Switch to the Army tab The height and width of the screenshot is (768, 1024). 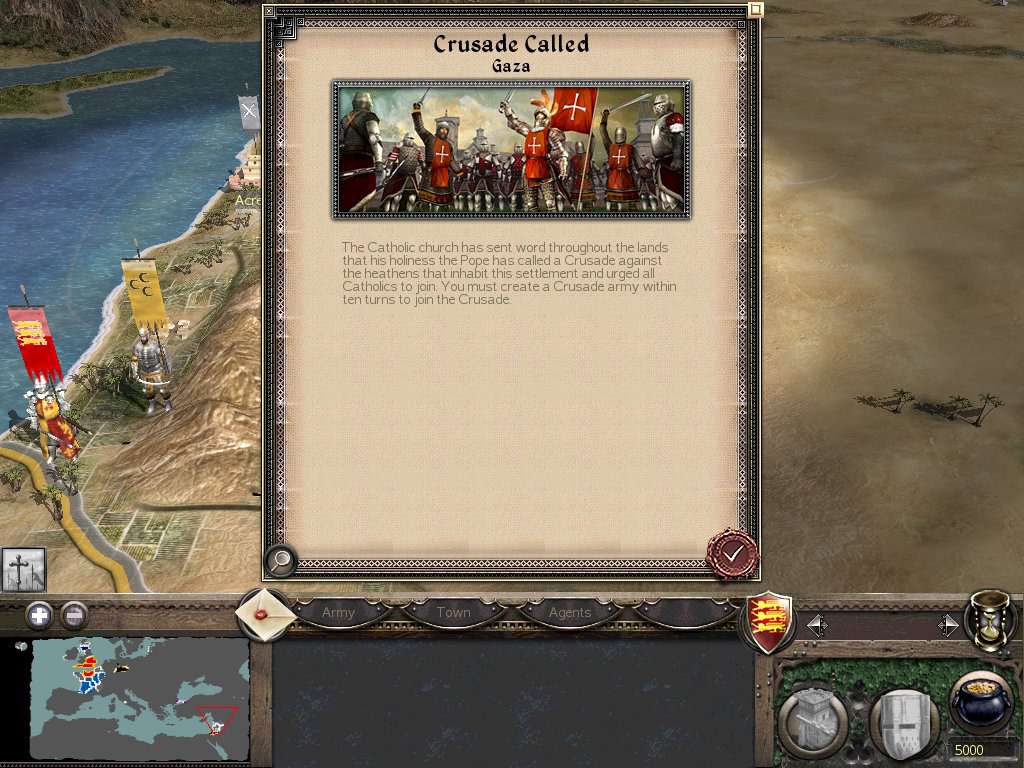[338, 612]
